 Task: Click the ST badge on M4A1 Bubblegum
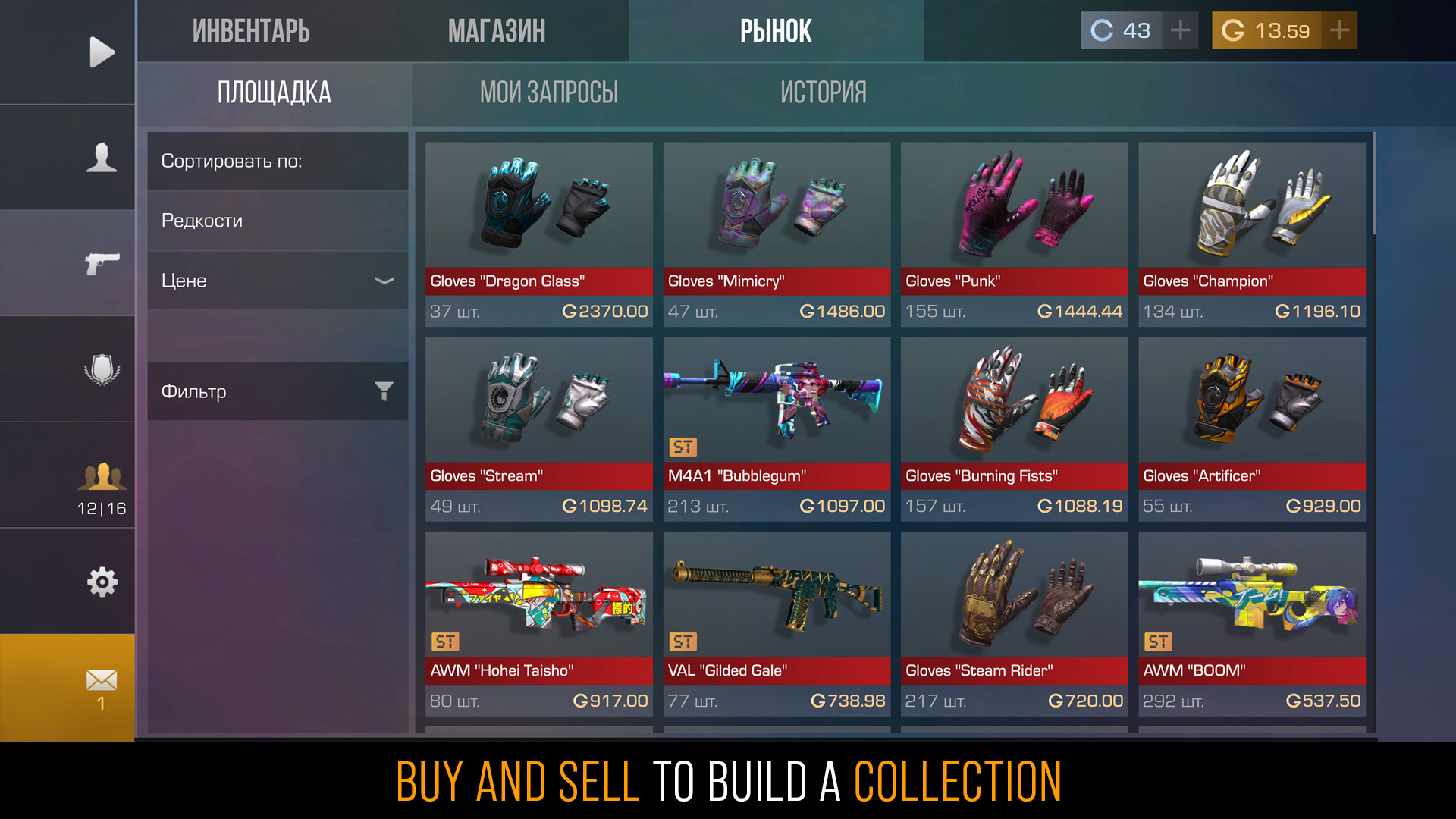click(685, 447)
